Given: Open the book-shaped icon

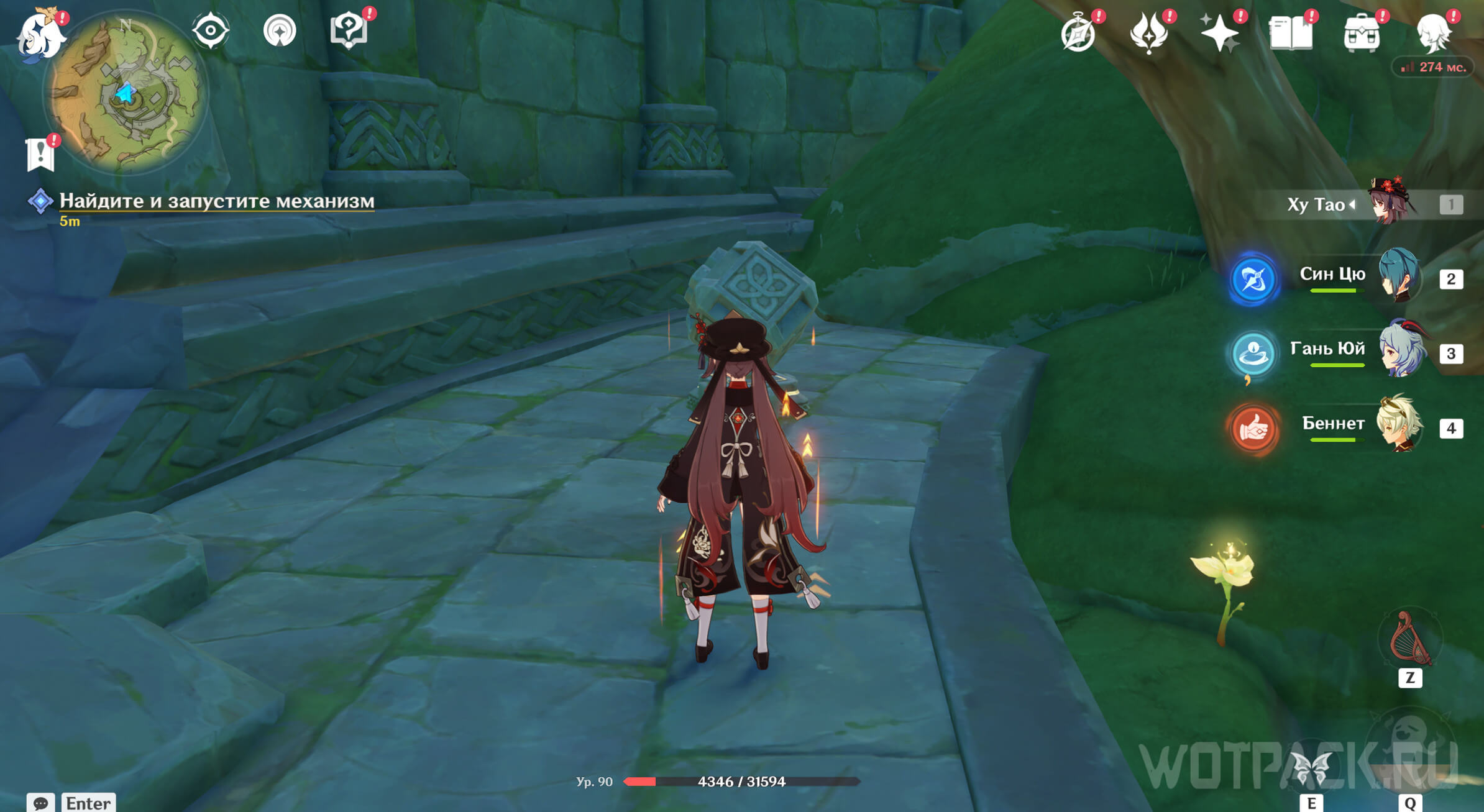Looking at the screenshot, I should click(1290, 32).
